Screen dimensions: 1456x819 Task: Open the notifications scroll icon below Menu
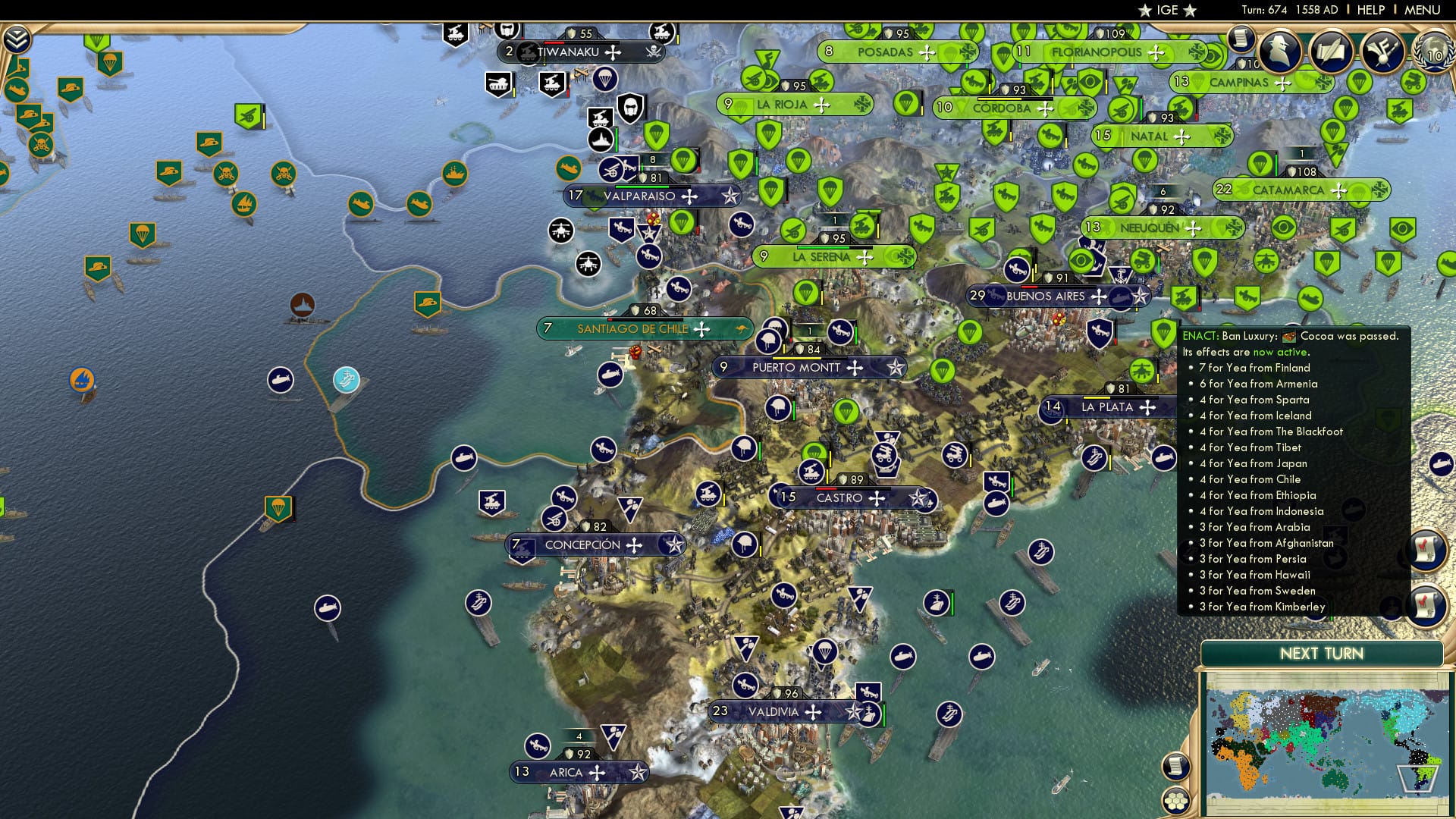(x=1241, y=38)
